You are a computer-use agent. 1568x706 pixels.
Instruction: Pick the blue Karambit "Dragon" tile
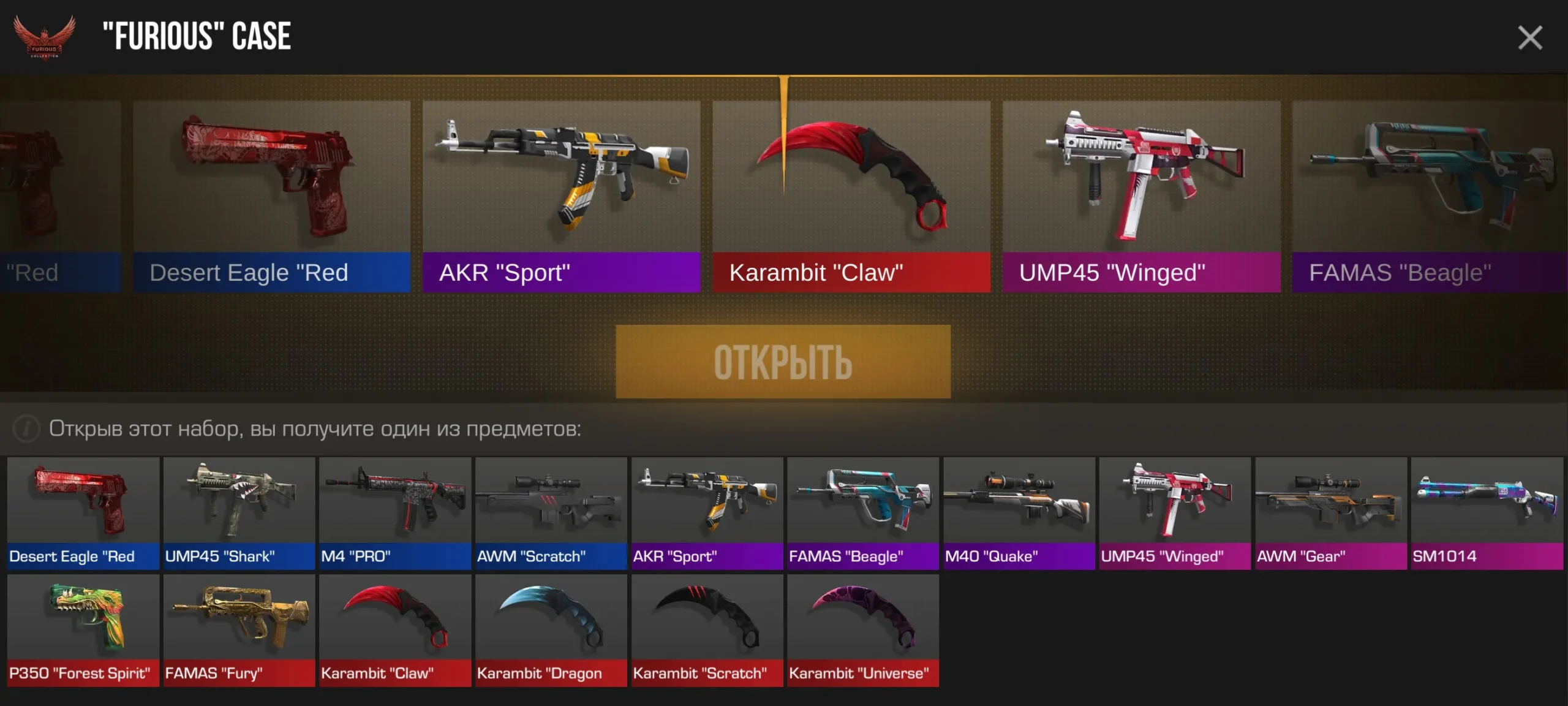pos(551,630)
